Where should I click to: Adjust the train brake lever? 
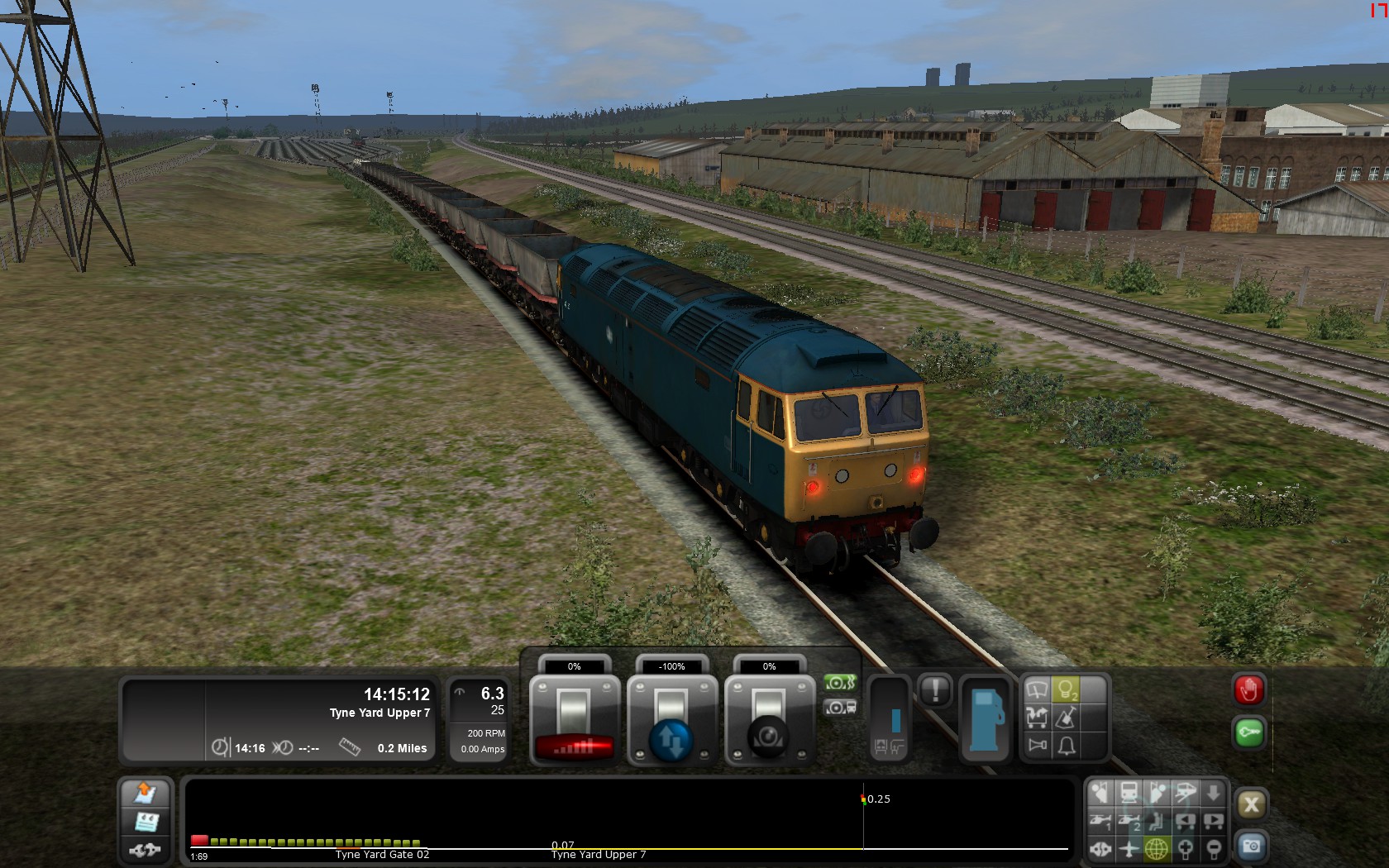pyautogui.click(x=769, y=721)
